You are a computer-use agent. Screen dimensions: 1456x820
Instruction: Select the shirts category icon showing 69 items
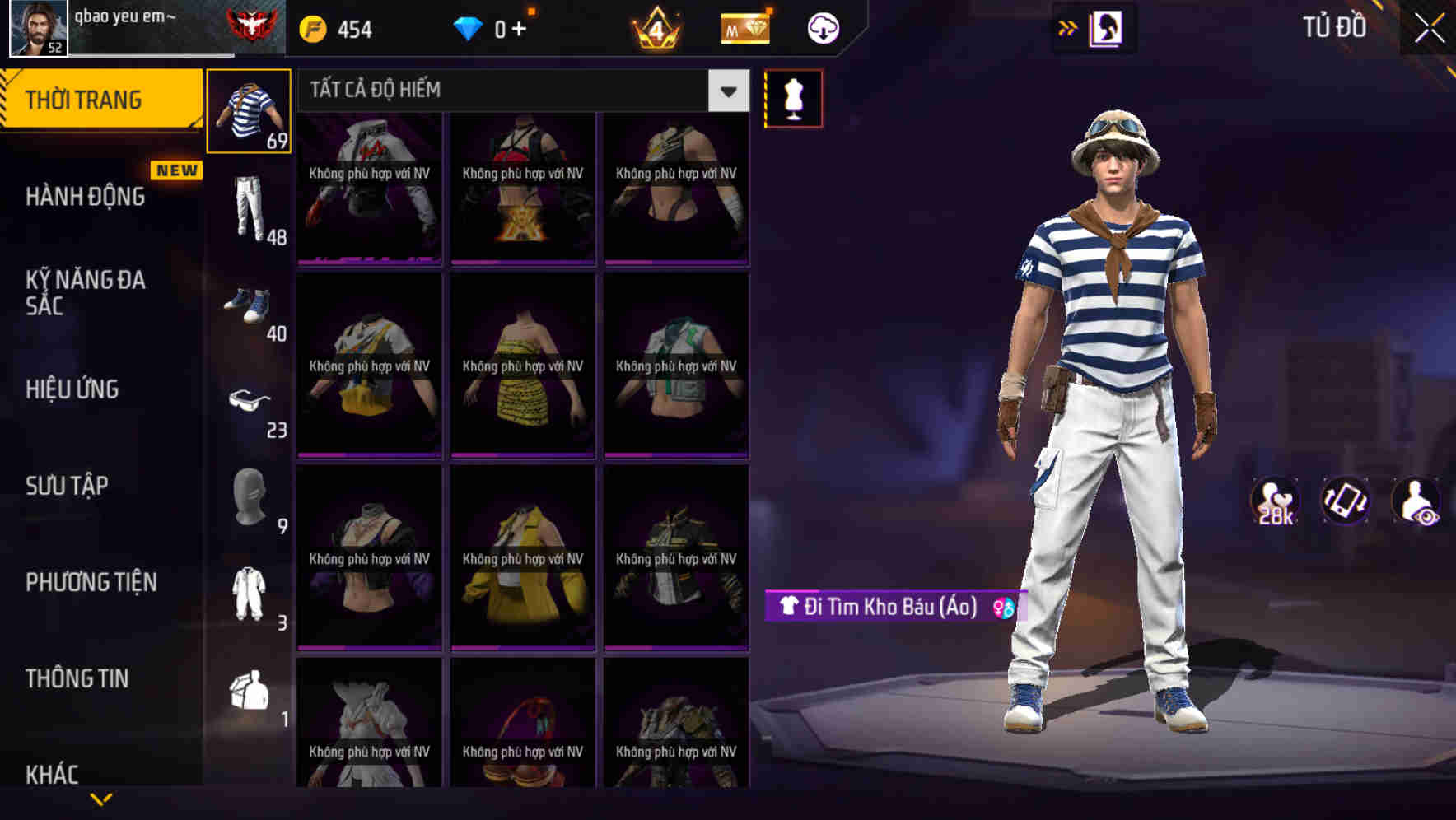click(x=250, y=109)
